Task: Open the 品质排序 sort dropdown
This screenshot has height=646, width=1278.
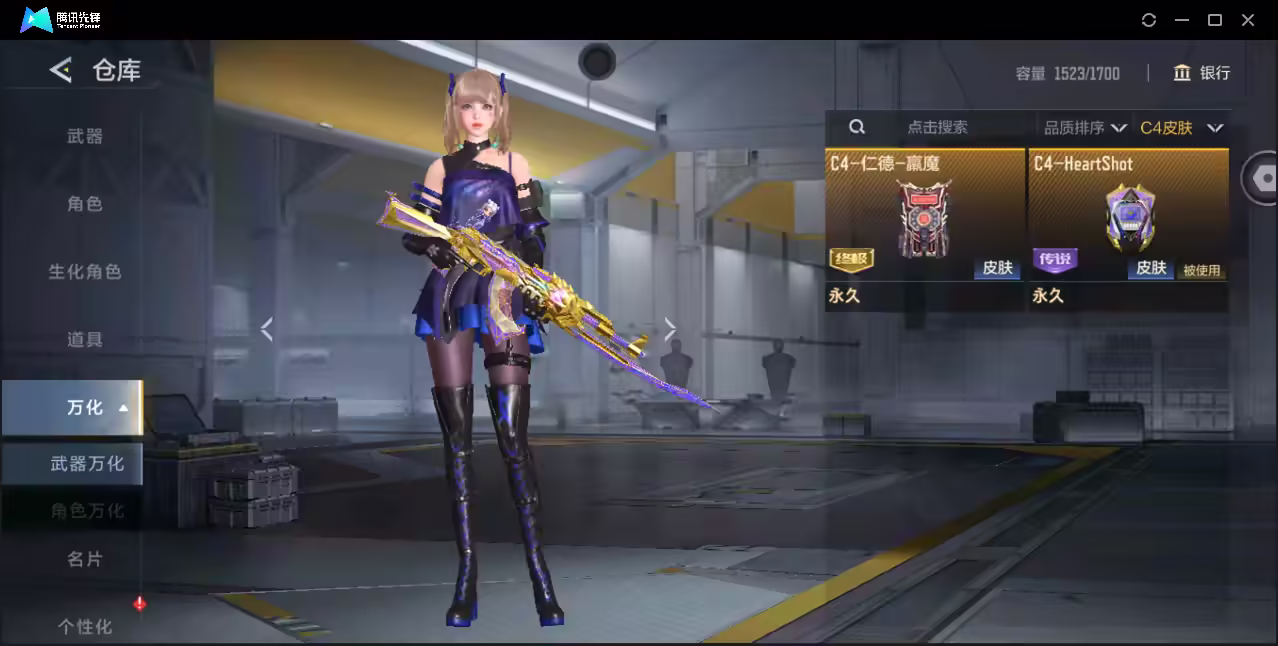Action: pyautogui.click(x=1085, y=127)
